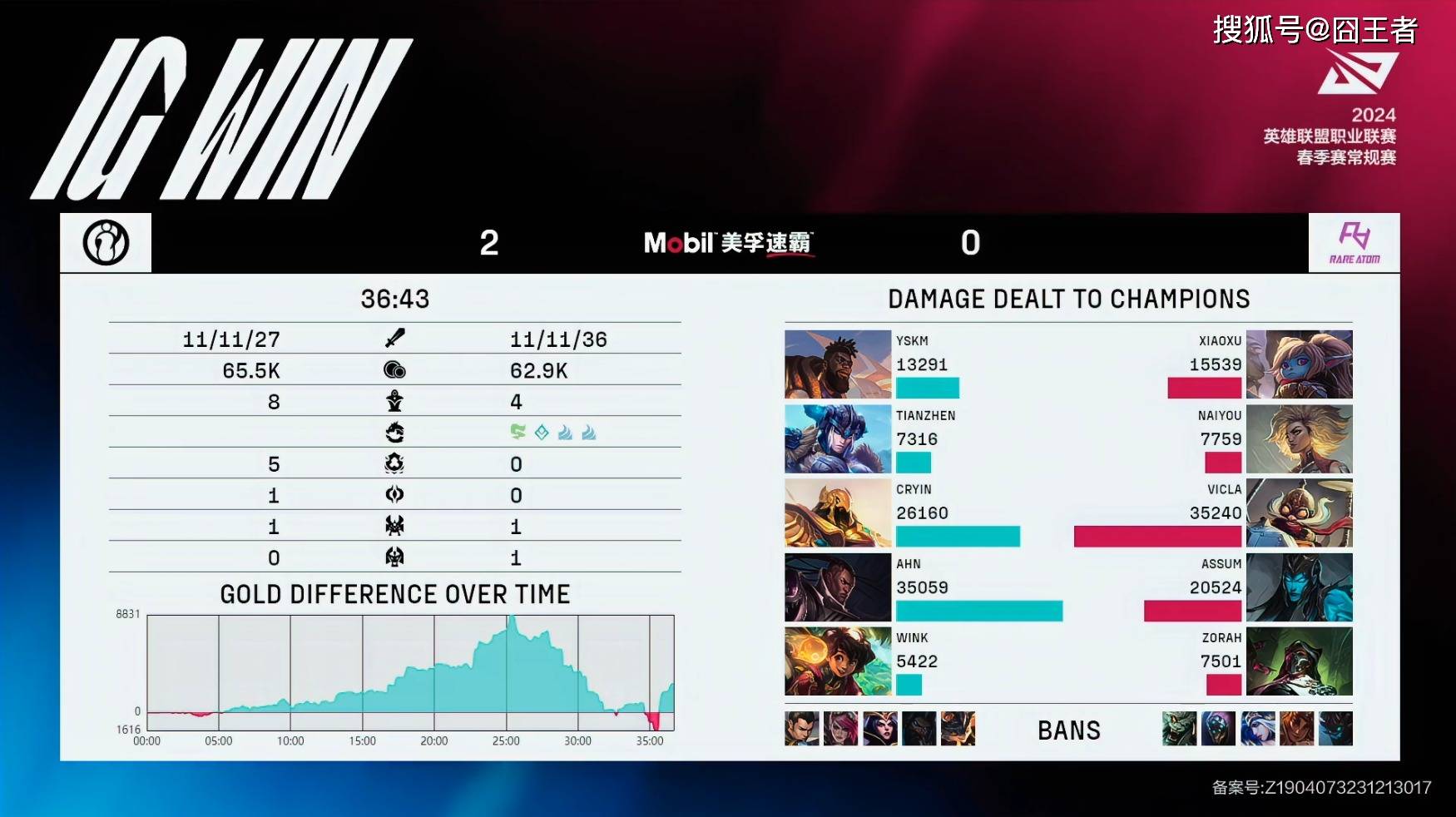Open AHN's Lucian portrait
1456x817 pixels.
pos(837,587)
